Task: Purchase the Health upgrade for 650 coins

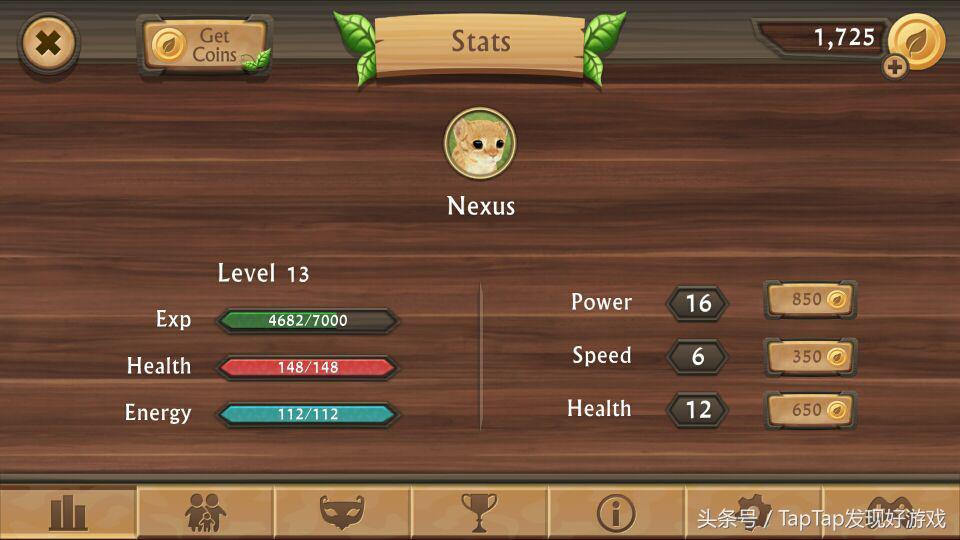Action: [x=811, y=410]
